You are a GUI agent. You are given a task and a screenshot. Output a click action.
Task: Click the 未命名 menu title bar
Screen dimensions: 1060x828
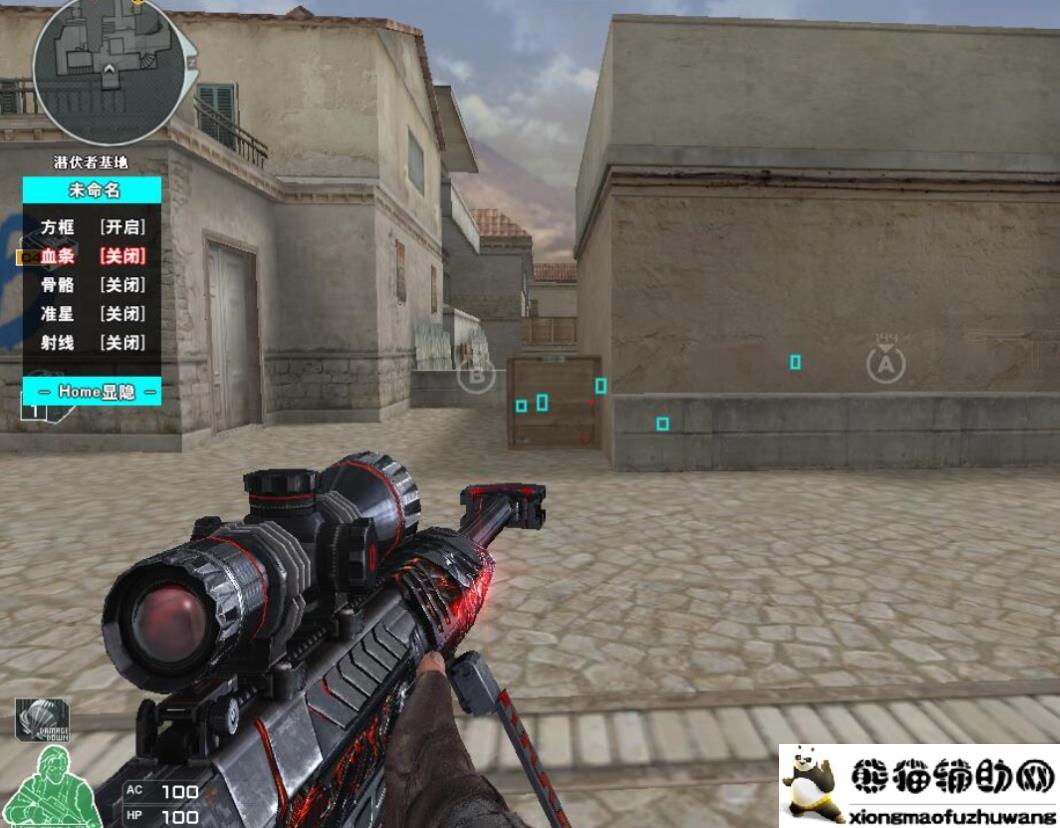tap(93, 190)
